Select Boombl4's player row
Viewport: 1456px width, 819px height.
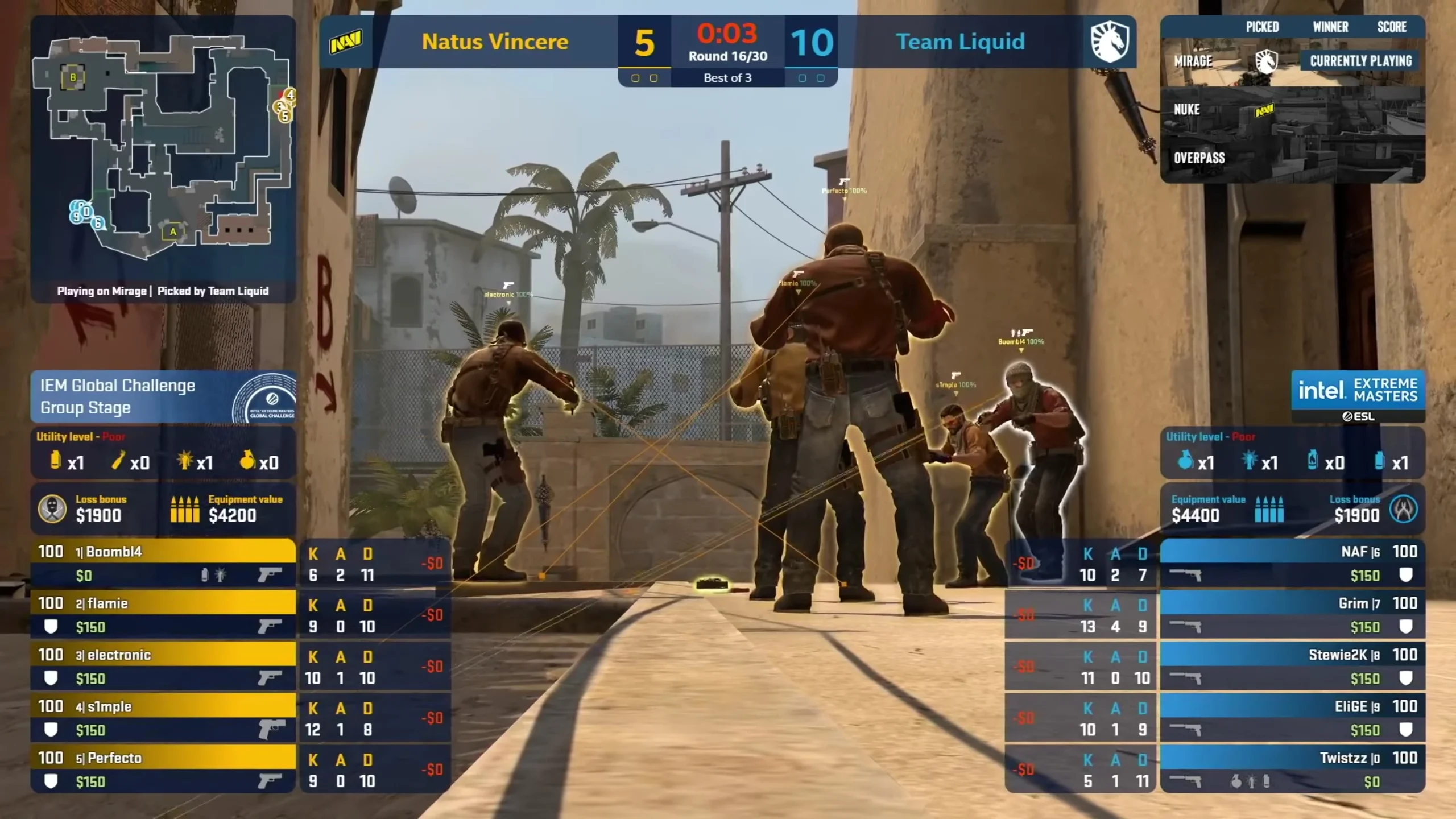click(163, 562)
